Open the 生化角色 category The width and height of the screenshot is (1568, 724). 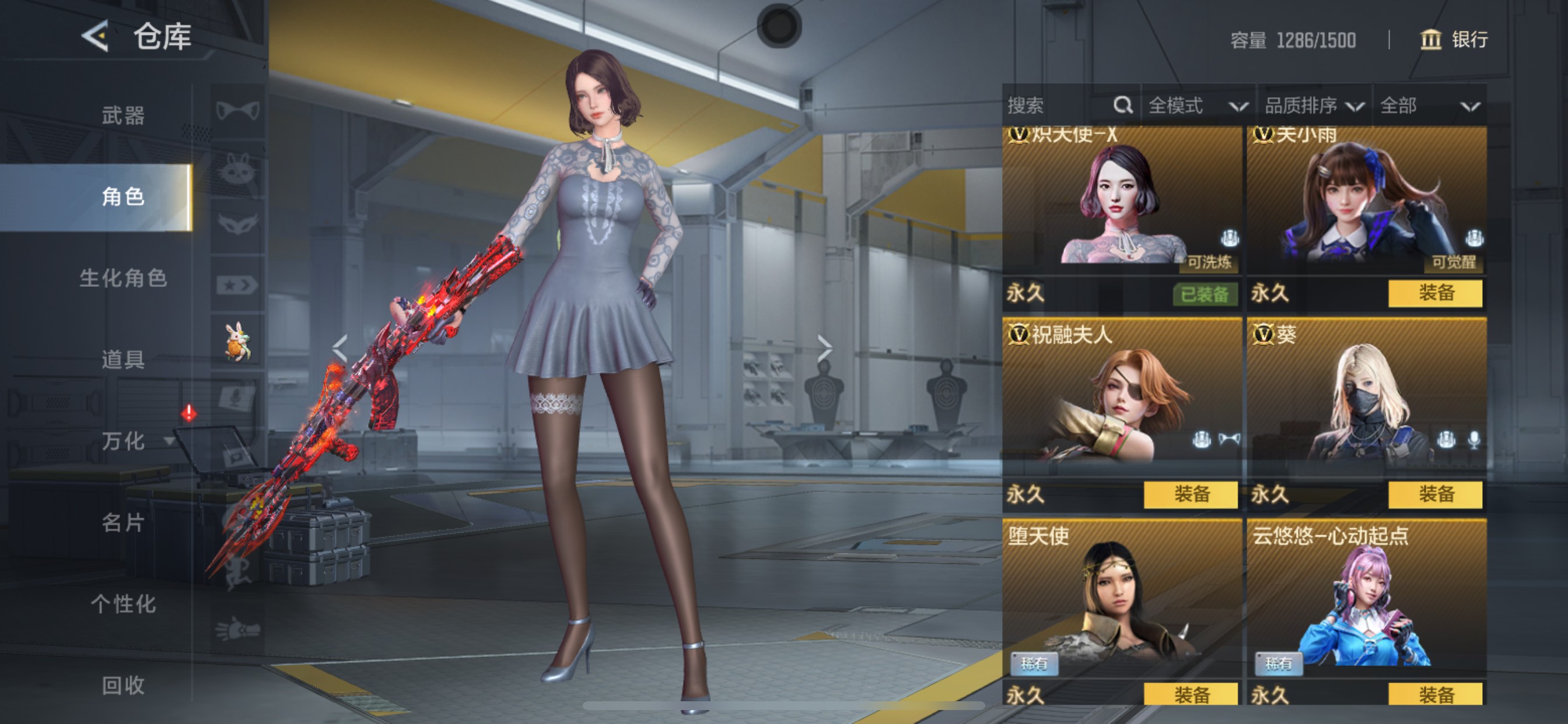(123, 278)
